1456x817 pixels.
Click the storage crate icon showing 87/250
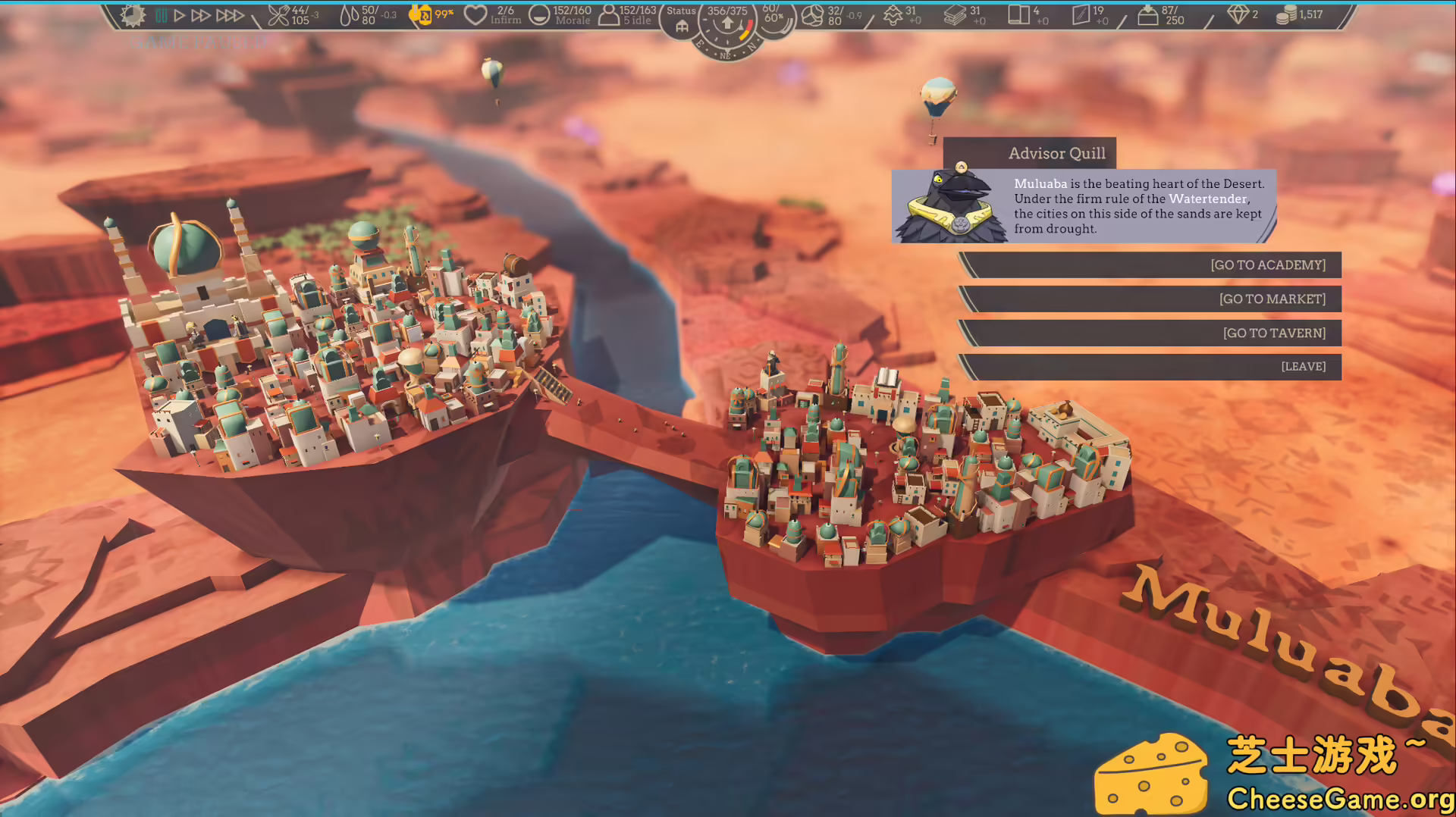pyautogui.click(x=1148, y=15)
